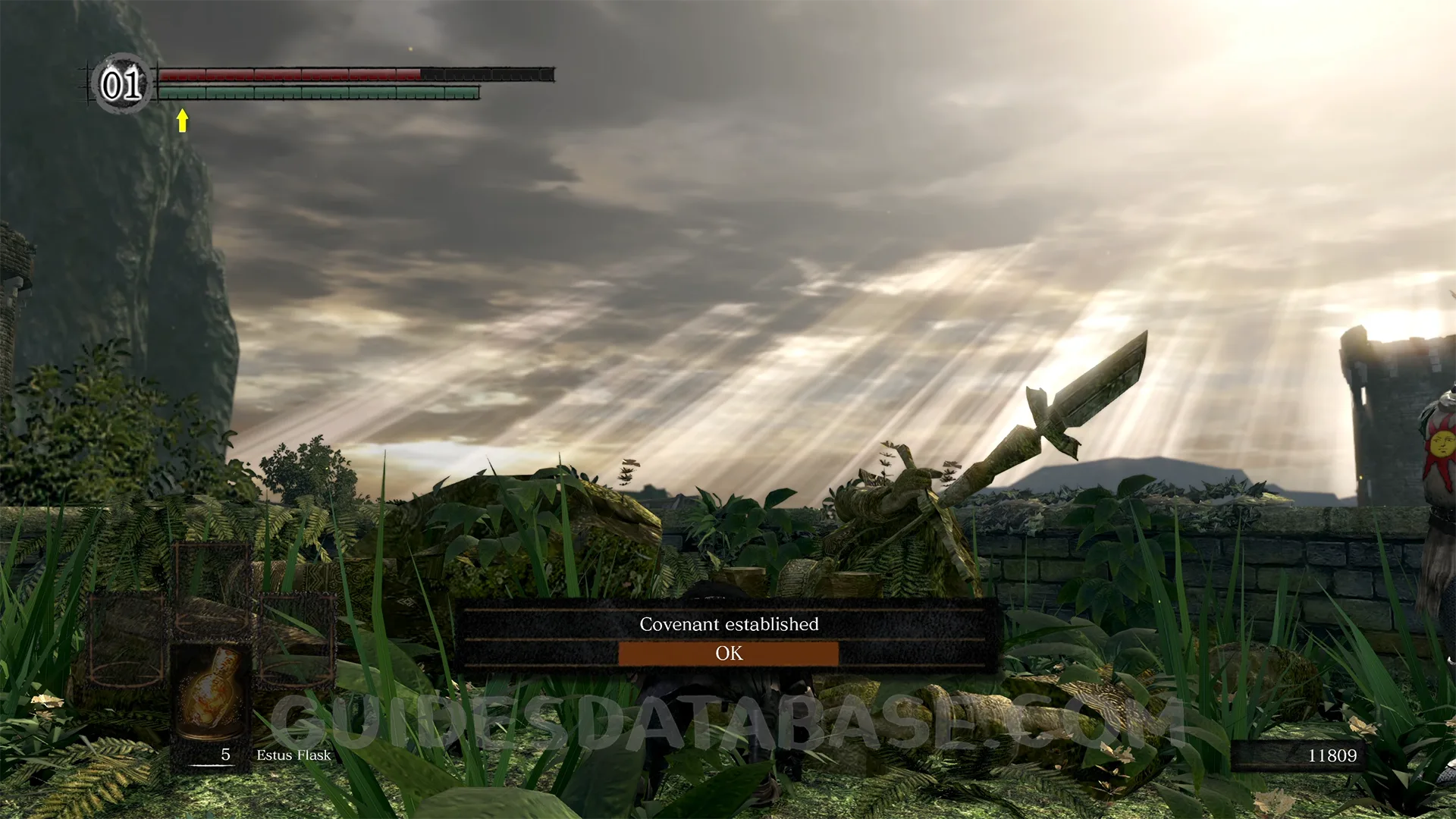This screenshot has width=1456, height=819.
Task: Confirm the Covenant established dialog with OK
Action: (728, 654)
